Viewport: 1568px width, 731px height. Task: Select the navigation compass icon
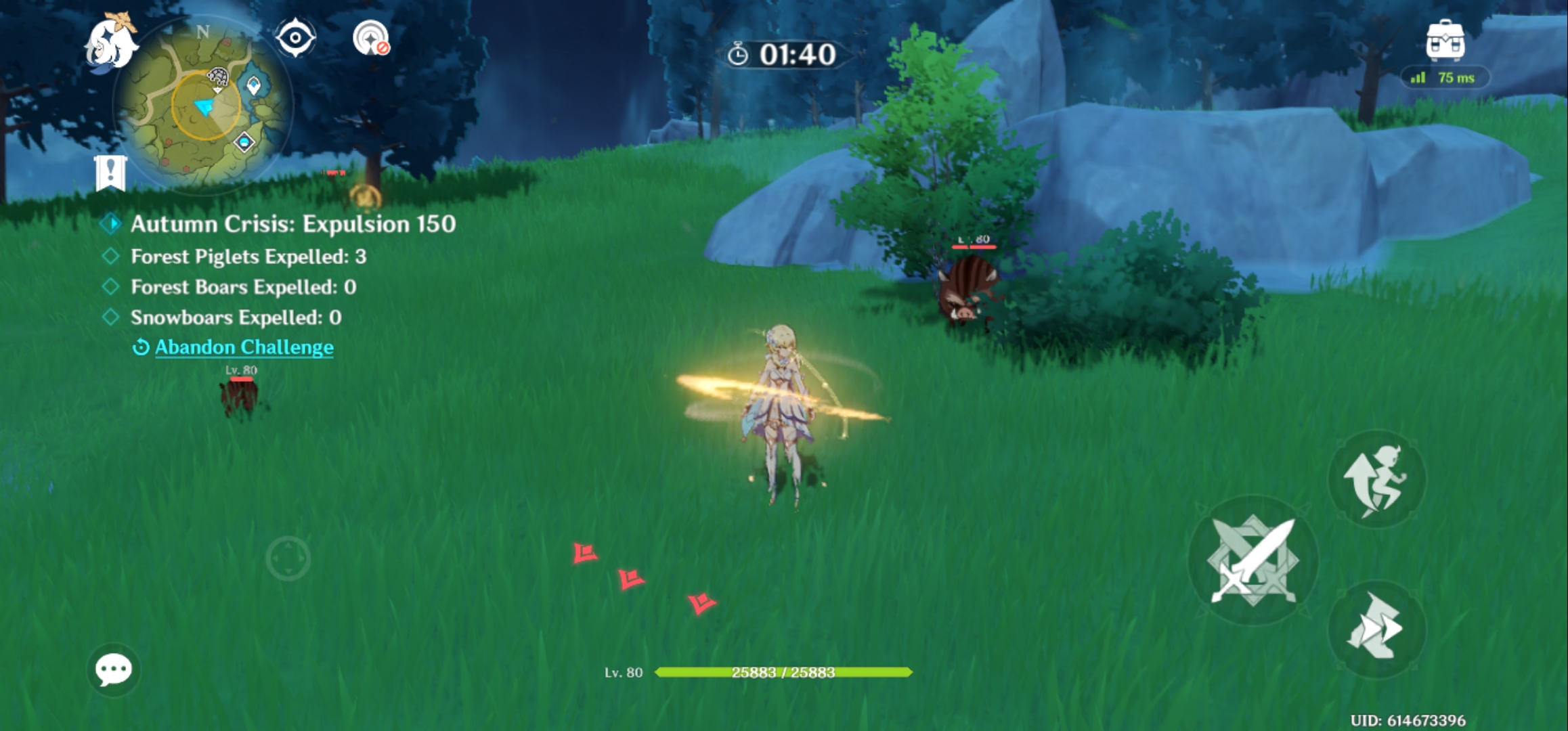pos(295,37)
